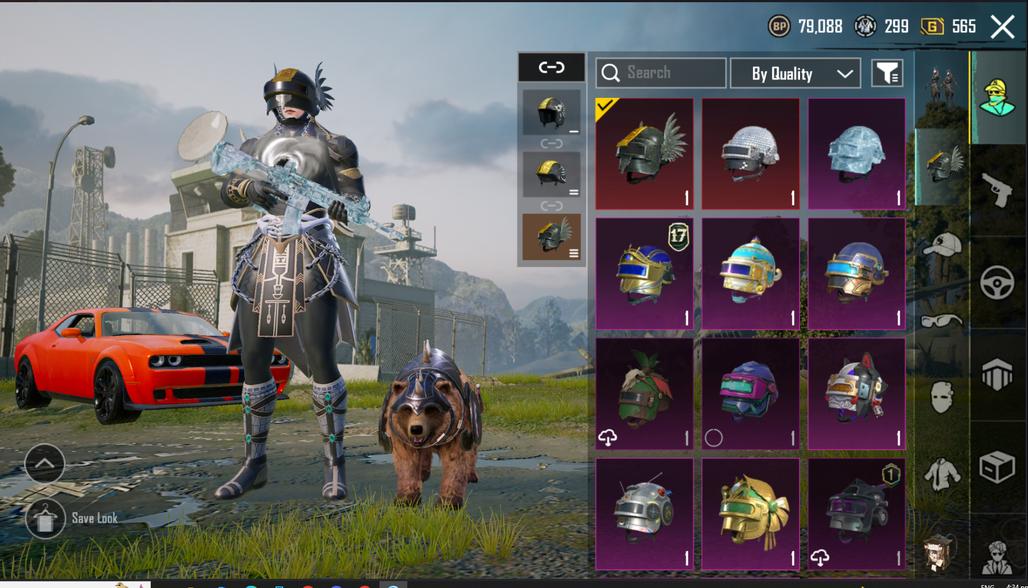Save the current look
This screenshot has width=1028, height=588.
coord(46,519)
